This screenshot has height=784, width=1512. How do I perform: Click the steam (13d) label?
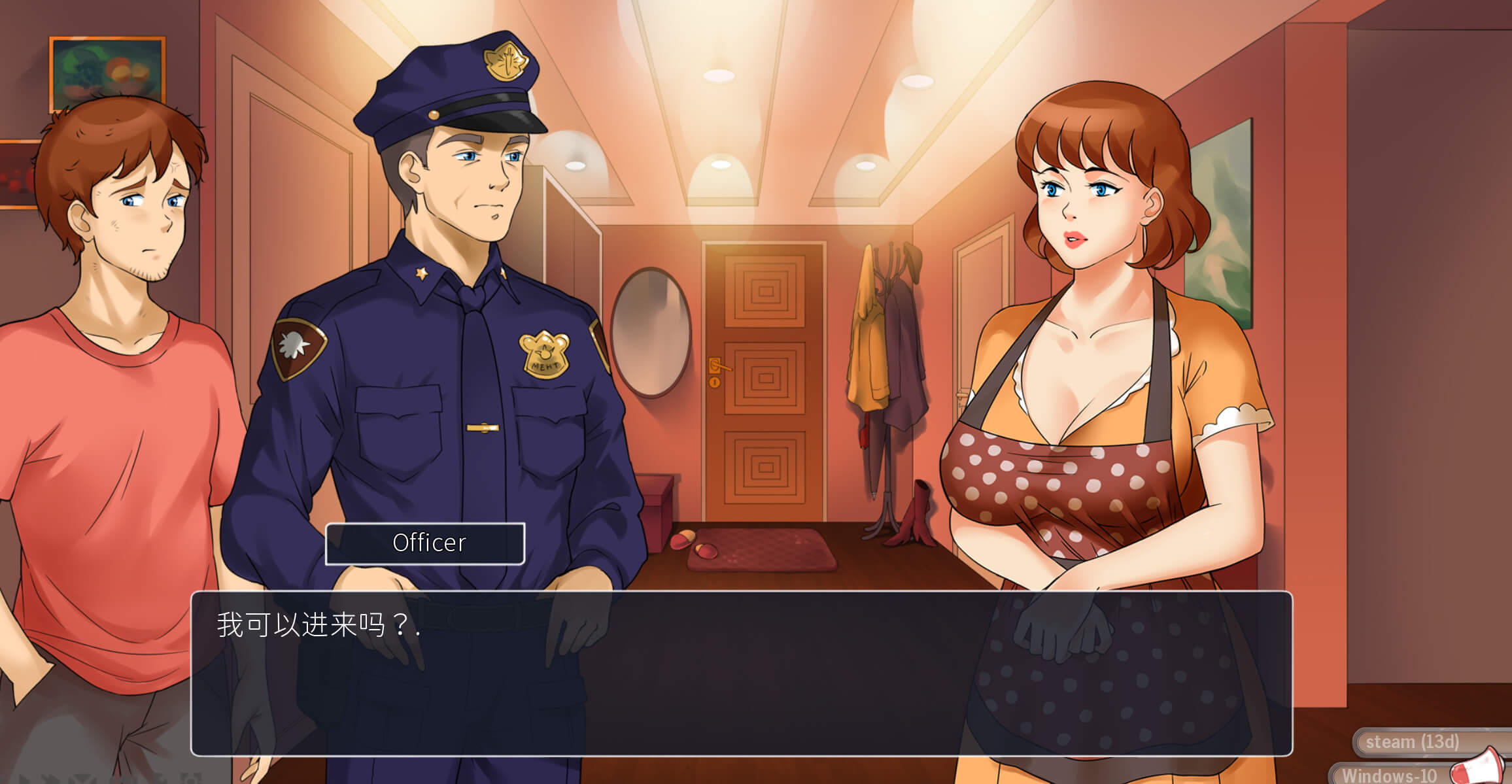pos(1412,742)
